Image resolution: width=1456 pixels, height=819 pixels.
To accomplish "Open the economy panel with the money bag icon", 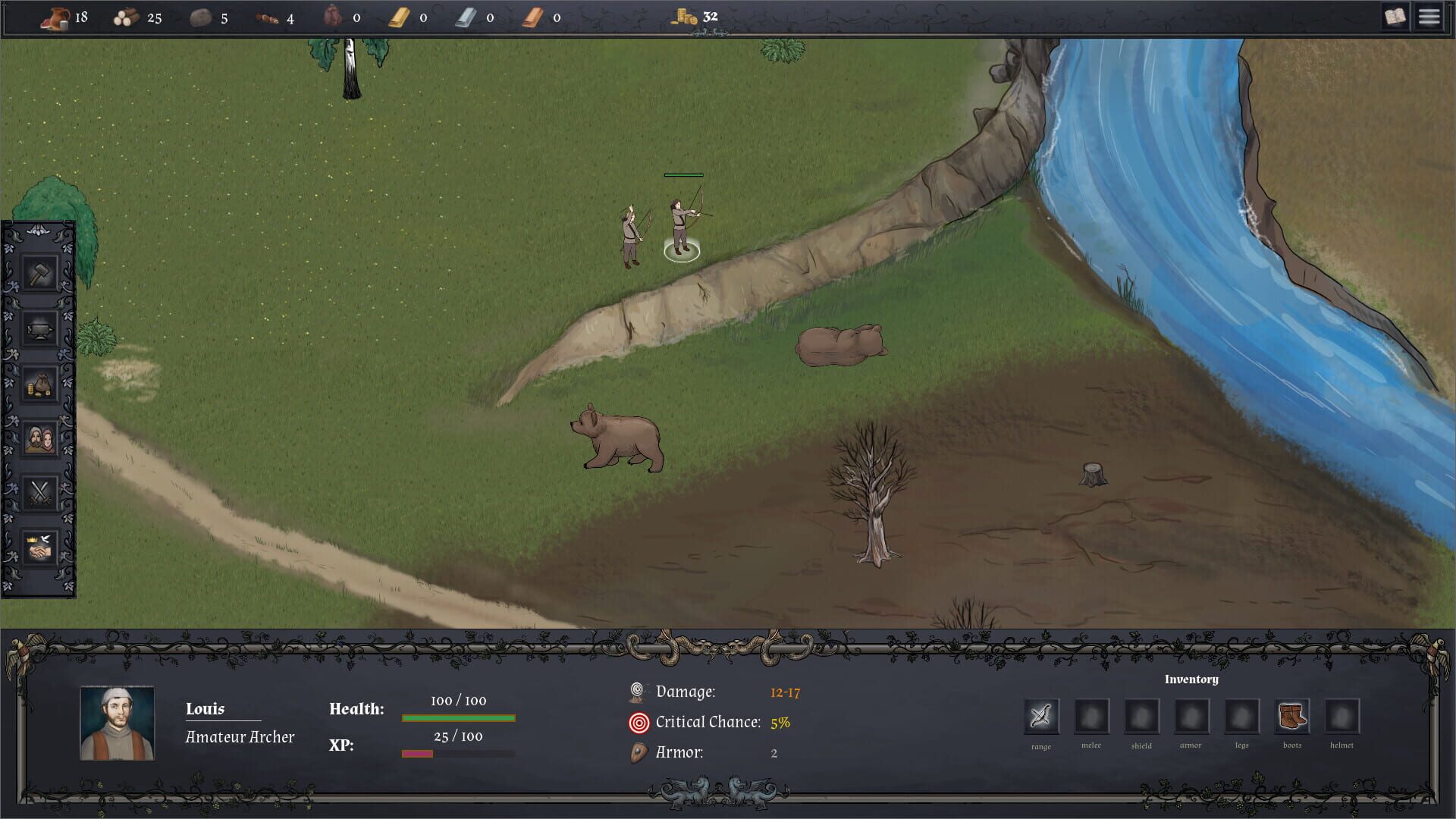I will click(39, 383).
